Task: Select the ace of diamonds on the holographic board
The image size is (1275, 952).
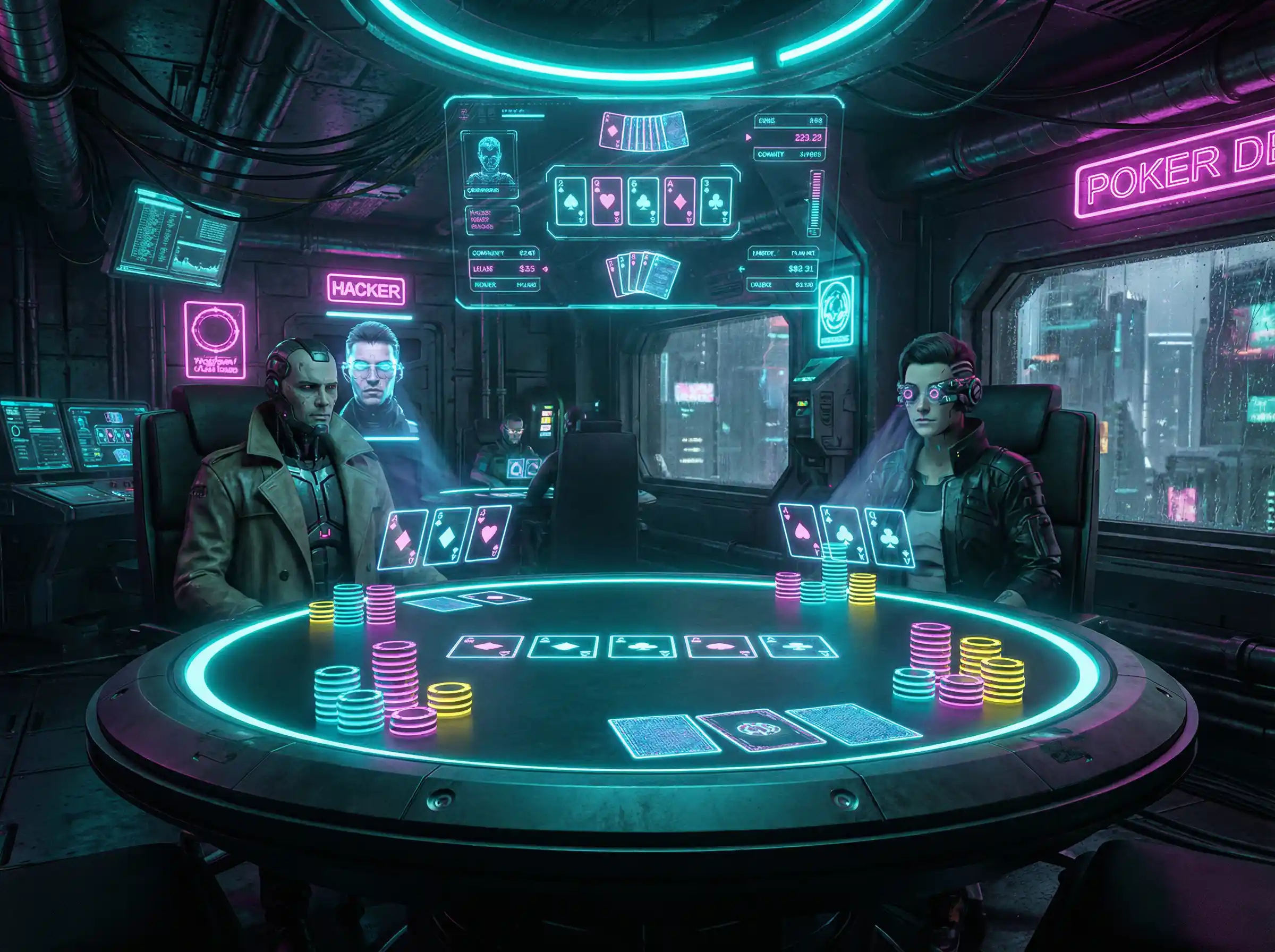Action: click(x=679, y=201)
